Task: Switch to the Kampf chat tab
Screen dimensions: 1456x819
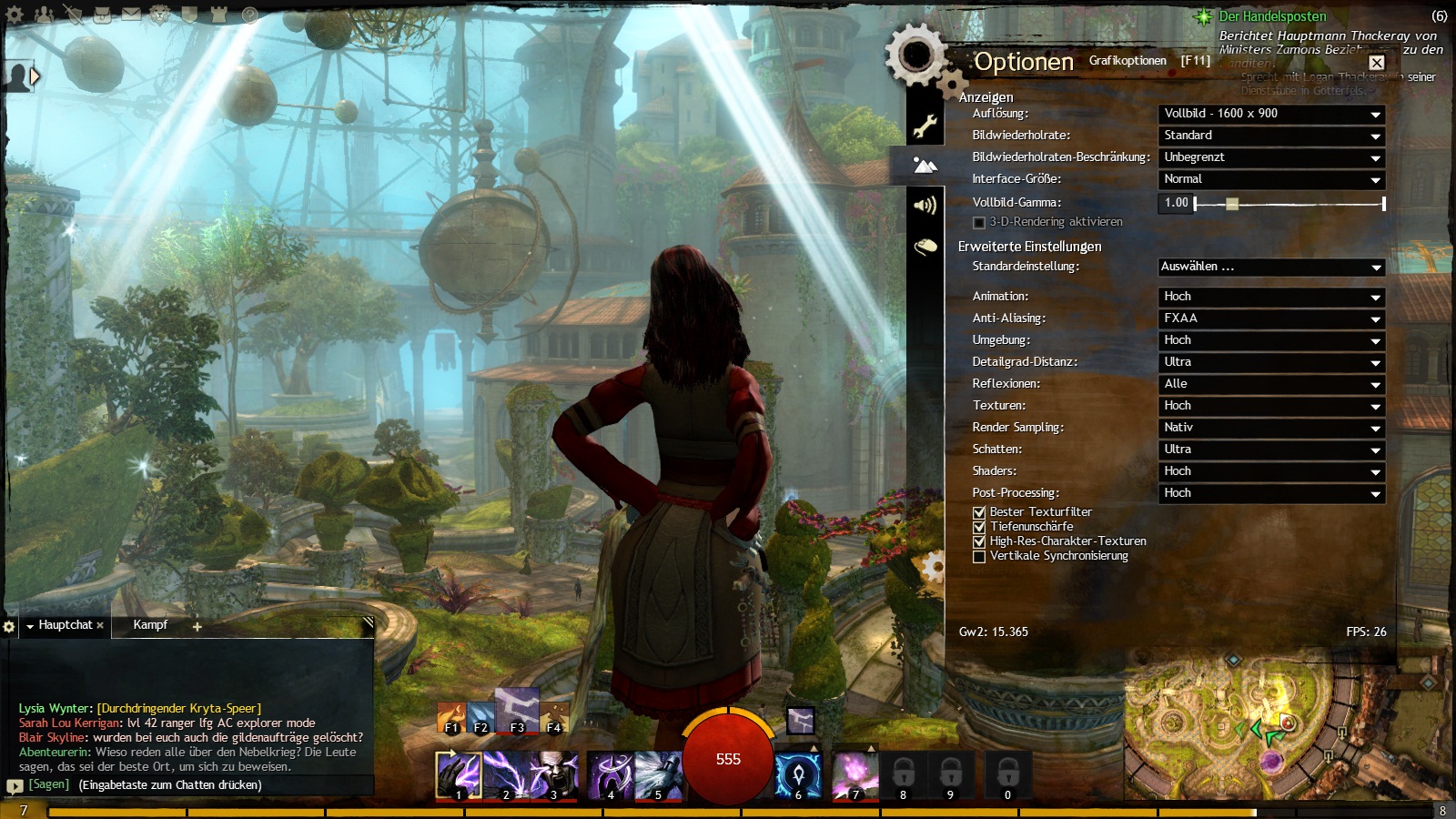Action: pyautogui.click(x=150, y=625)
